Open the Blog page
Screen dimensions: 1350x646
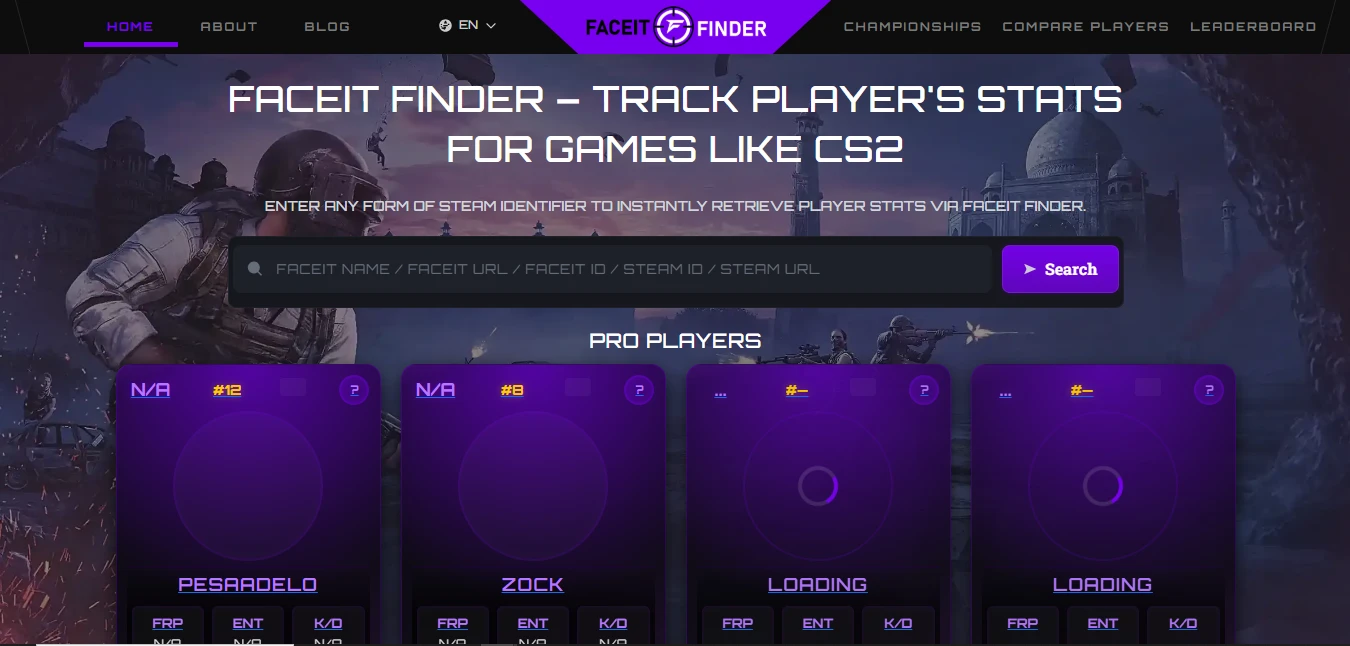point(327,26)
